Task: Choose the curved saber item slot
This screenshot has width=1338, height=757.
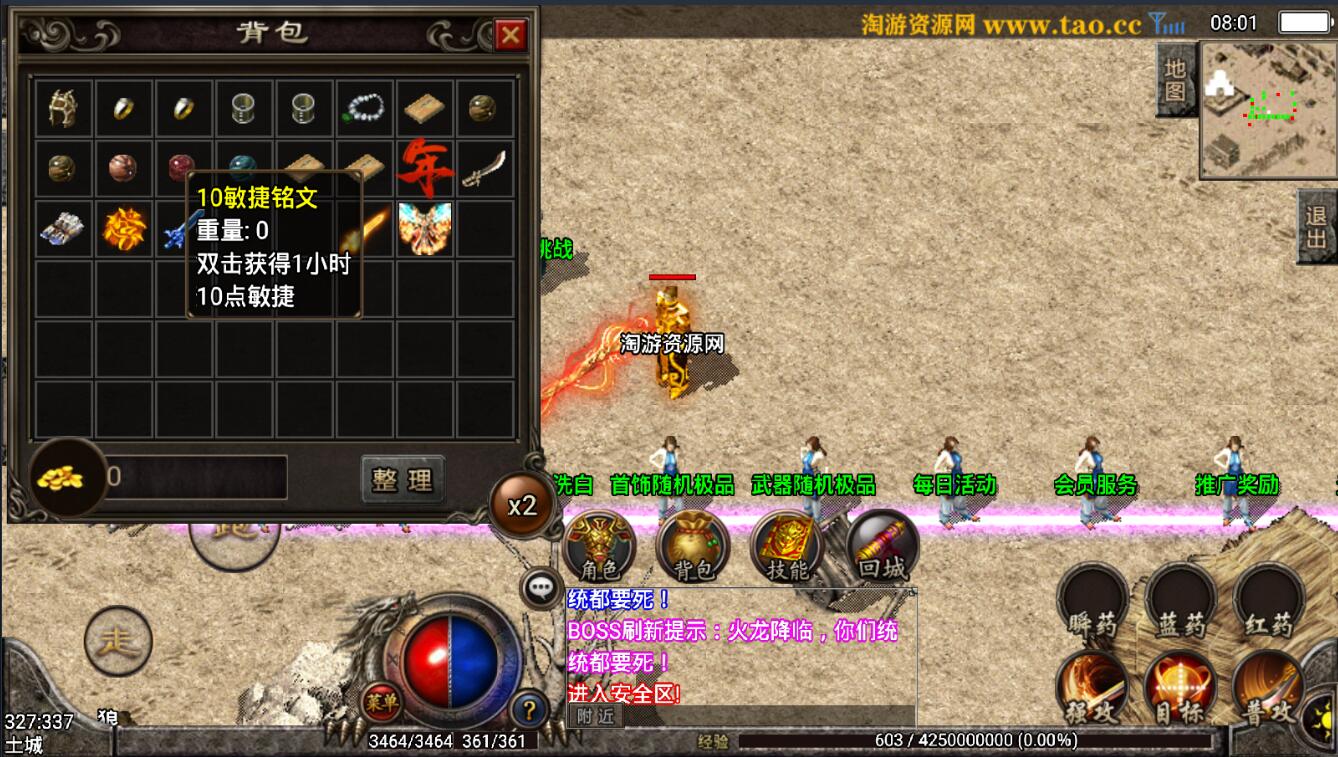Action: click(485, 168)
